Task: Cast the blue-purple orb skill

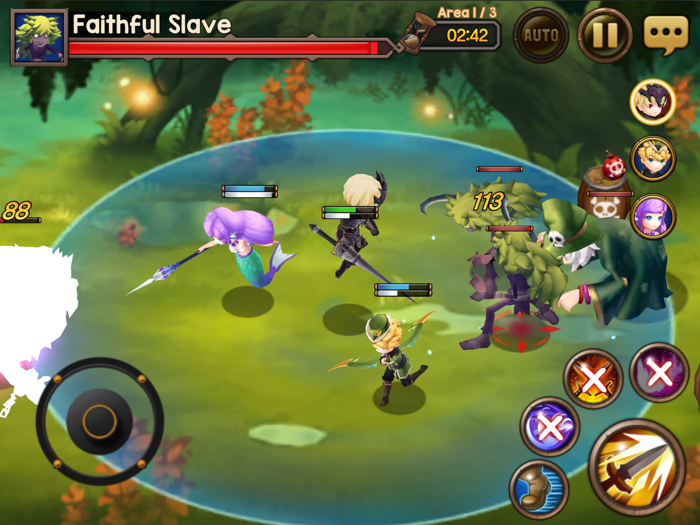Action: (549, 427)
